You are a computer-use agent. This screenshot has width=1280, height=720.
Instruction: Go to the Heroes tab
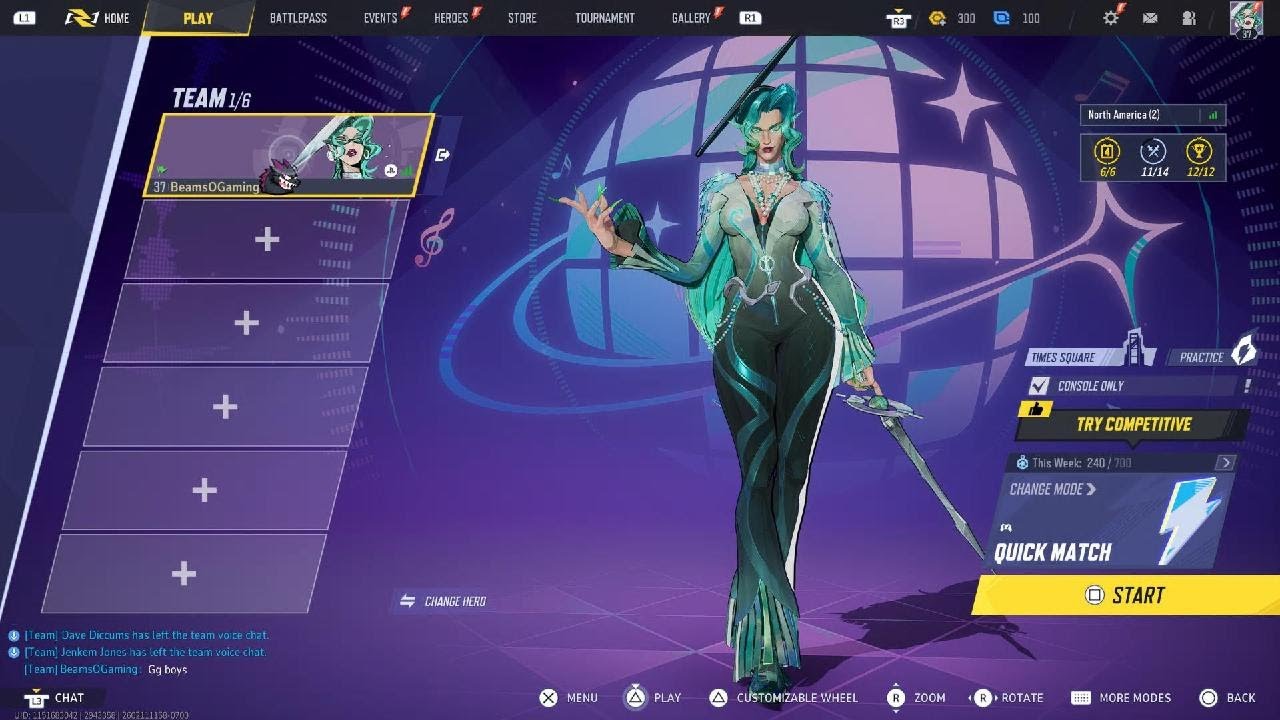pyautogui.click(x=451, y=18)
